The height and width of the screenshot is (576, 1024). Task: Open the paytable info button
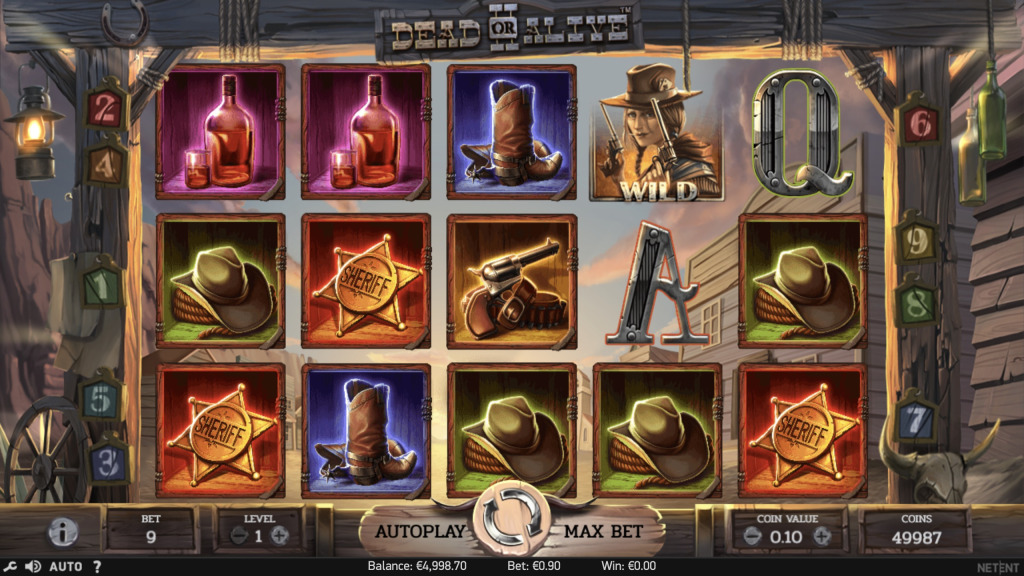click(x=63, y=532)
